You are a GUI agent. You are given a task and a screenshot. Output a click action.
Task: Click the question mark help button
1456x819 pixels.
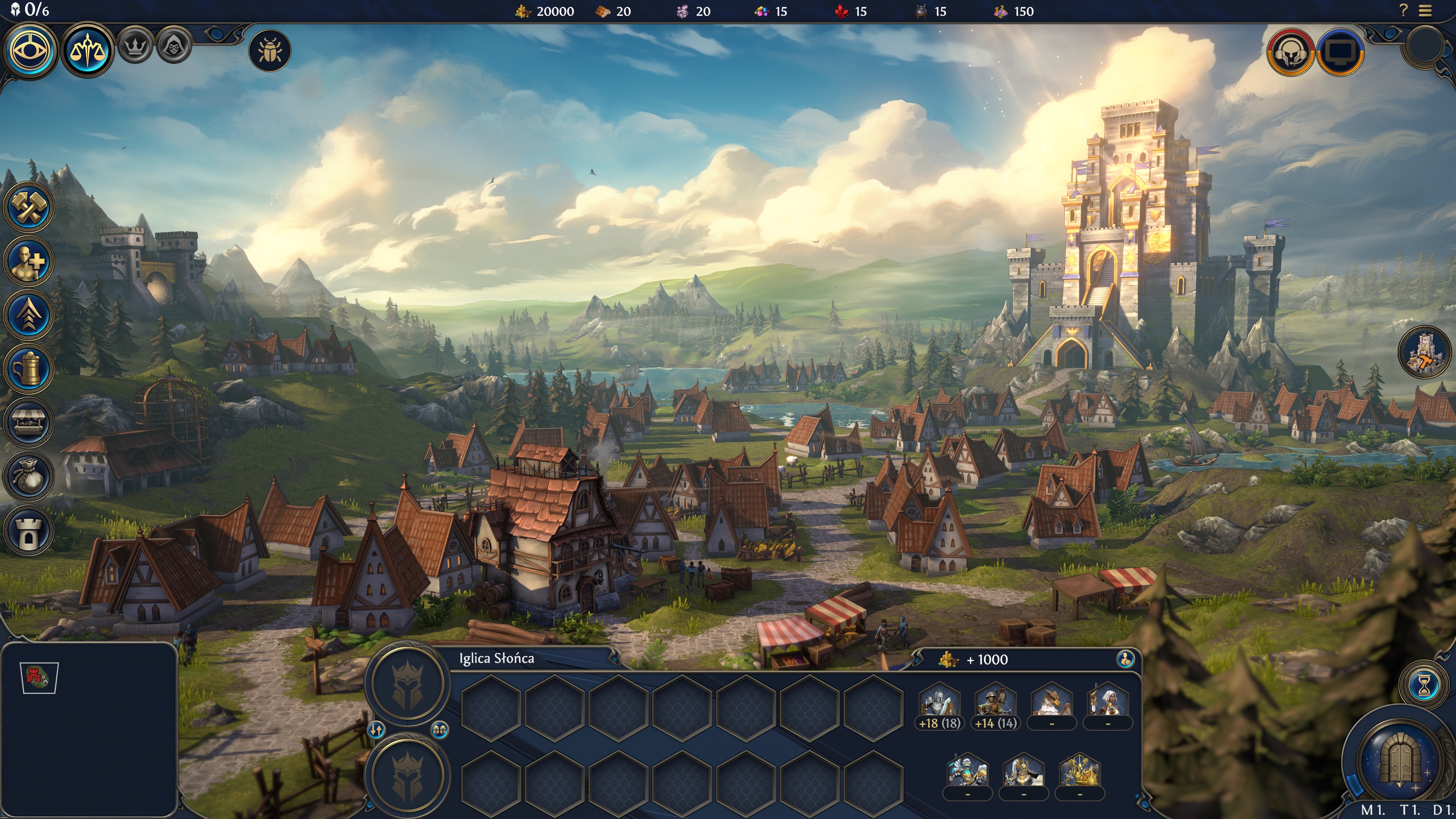coord(1403,10)
